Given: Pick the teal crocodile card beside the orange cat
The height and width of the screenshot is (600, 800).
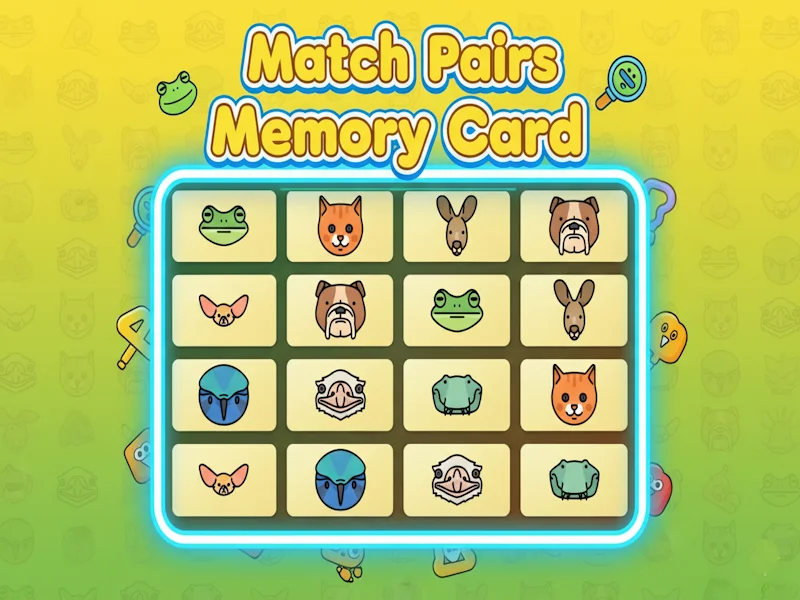Looking at the screenshot, I should coord(457,395).
